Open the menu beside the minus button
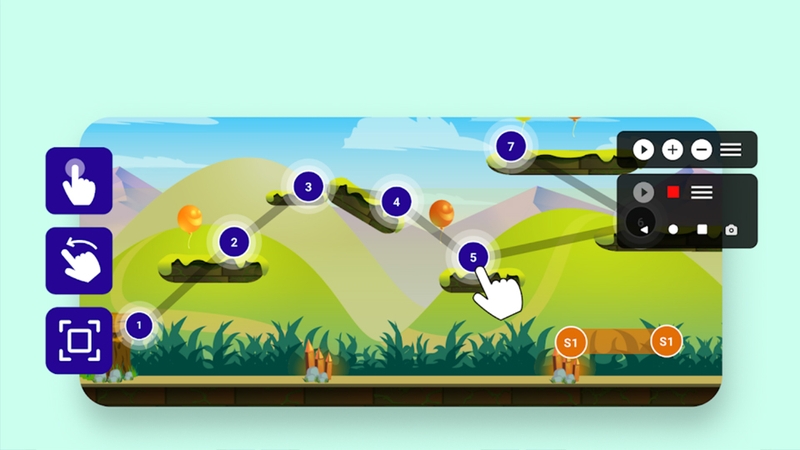This screenshot has width=800, height=450. coord(732,150)
